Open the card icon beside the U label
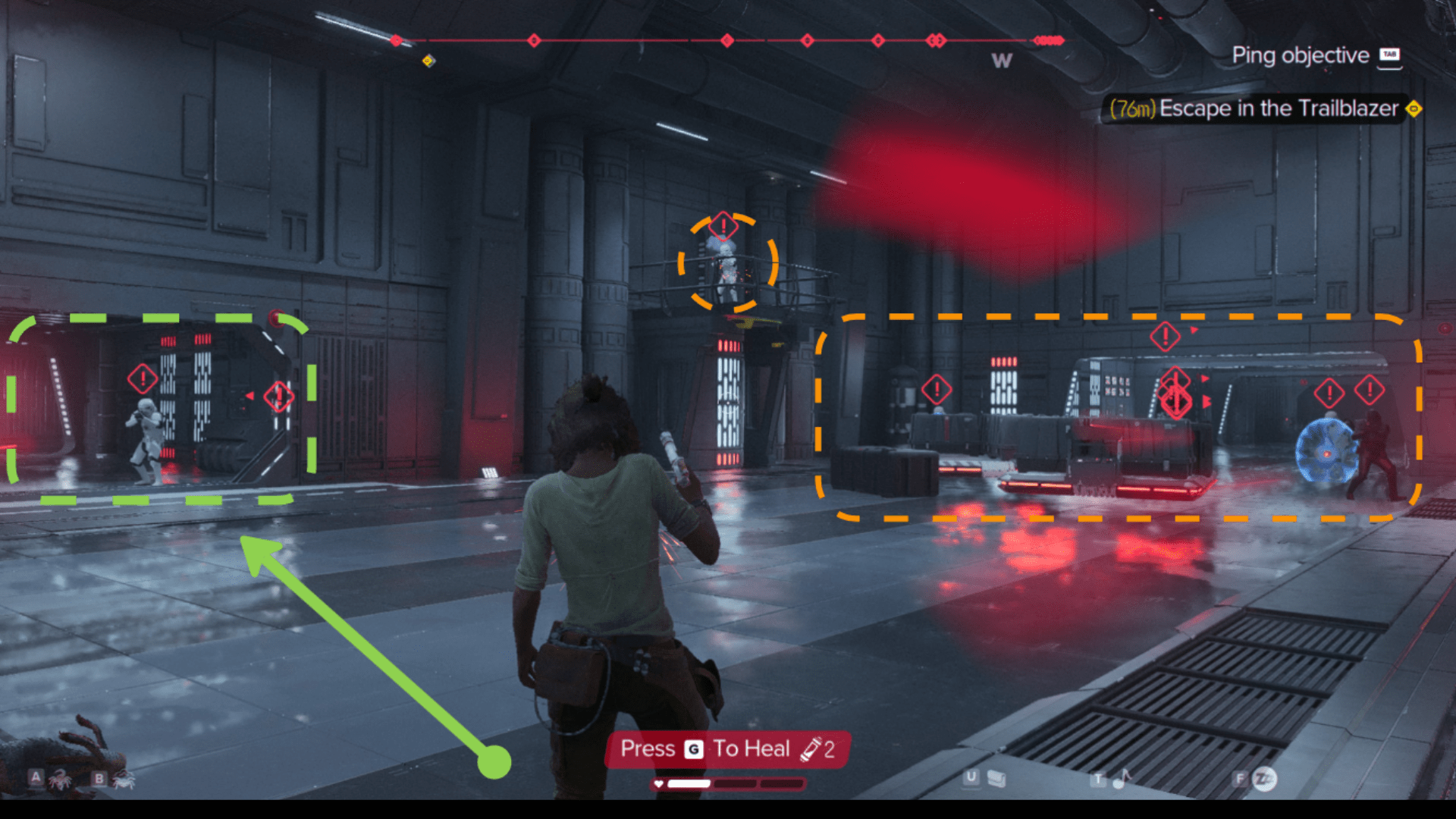The width and height of the screenshot is (1456, 819). (996, 779)
